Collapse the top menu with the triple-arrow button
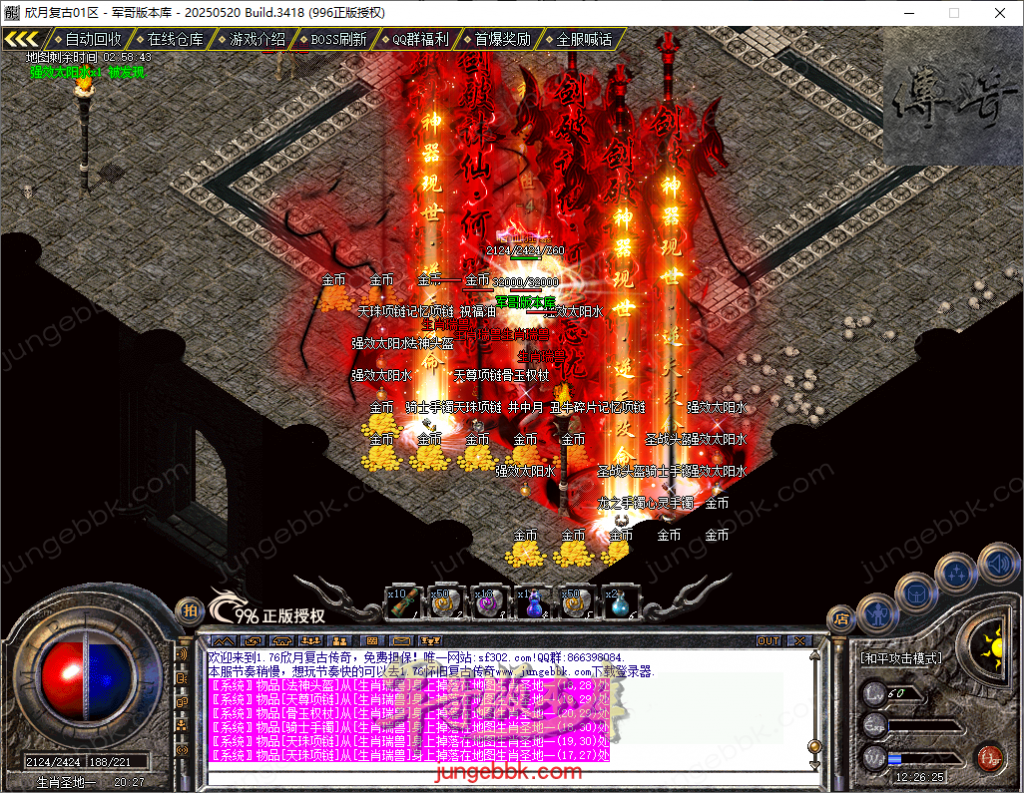The image size is (1024, 793). click(x=22, y=39)
